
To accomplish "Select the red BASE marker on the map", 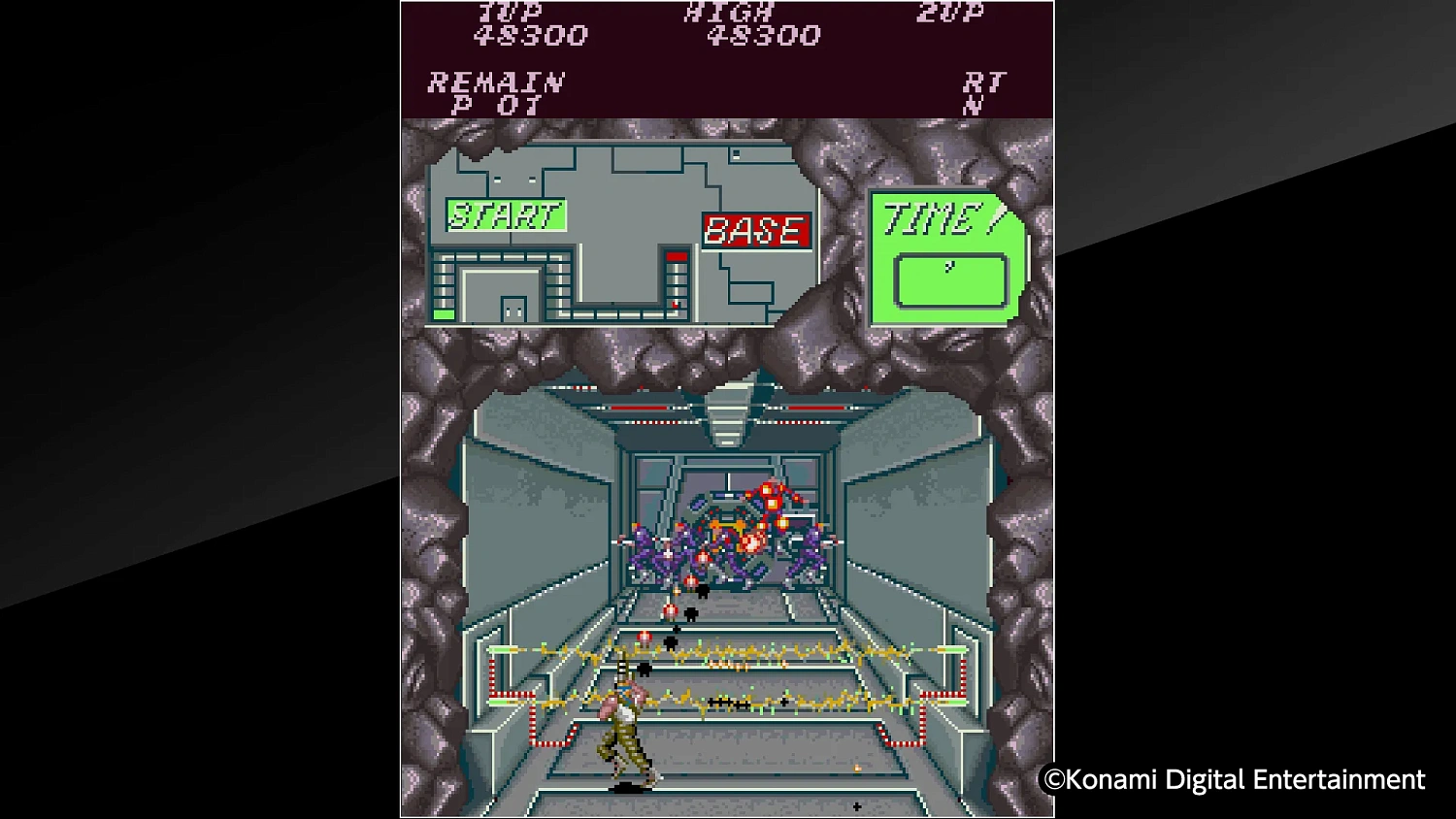I will tap(756, 231).
